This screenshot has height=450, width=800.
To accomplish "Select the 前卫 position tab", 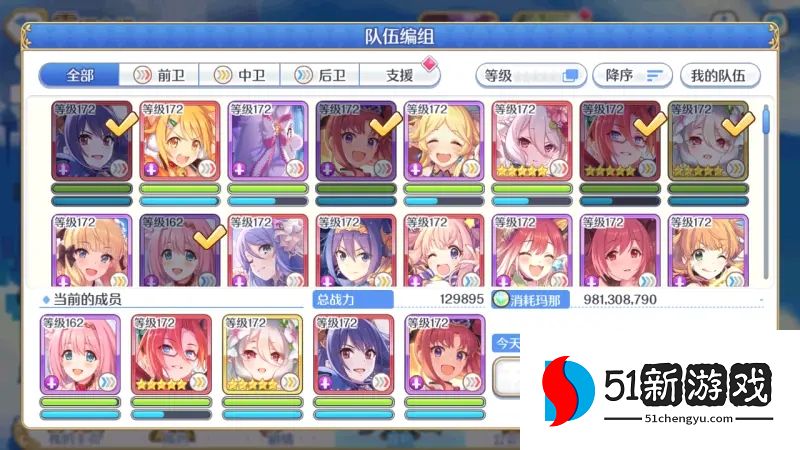I will pos(158,75).
